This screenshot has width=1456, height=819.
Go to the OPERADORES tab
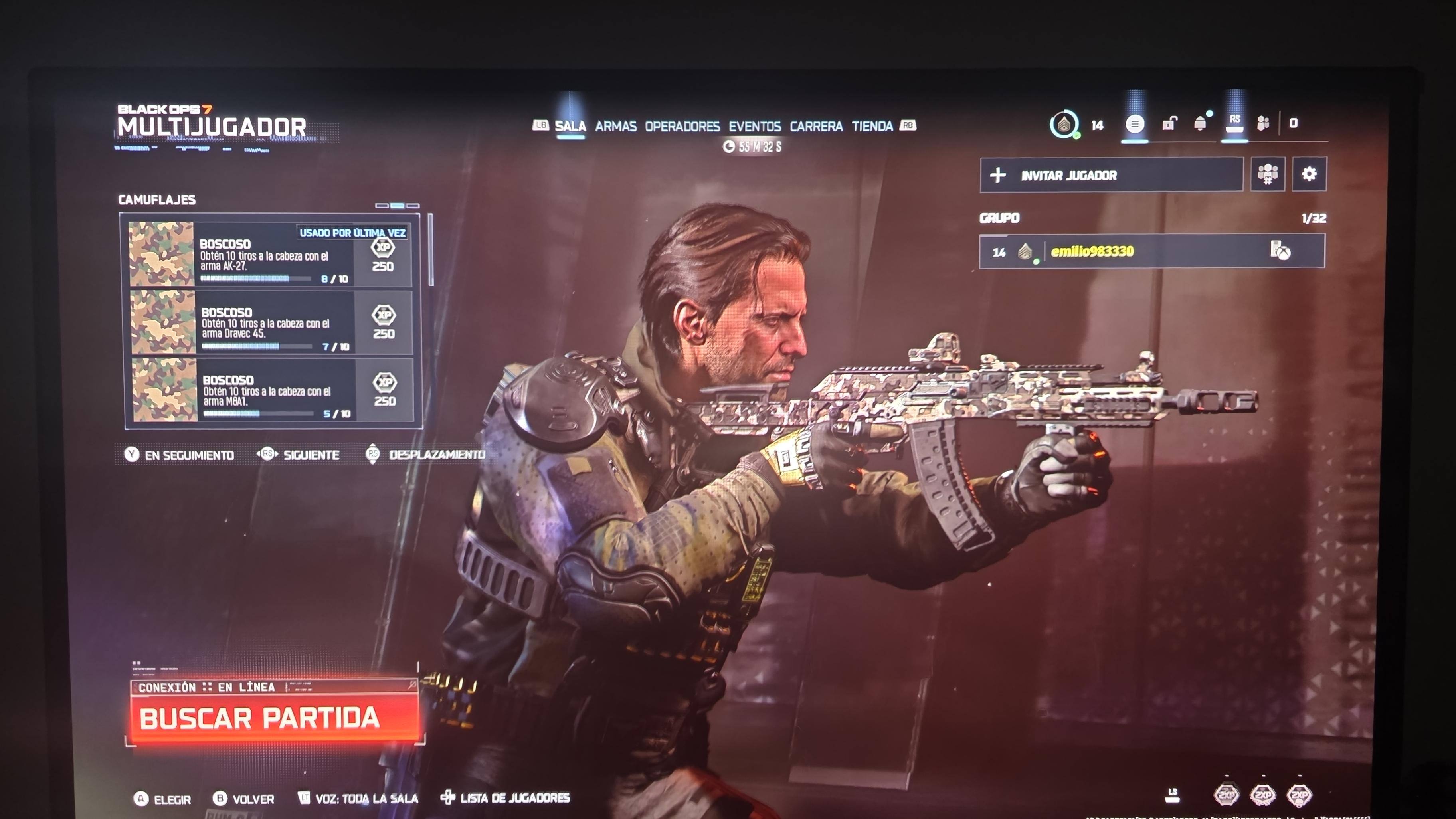coord(682,126)
